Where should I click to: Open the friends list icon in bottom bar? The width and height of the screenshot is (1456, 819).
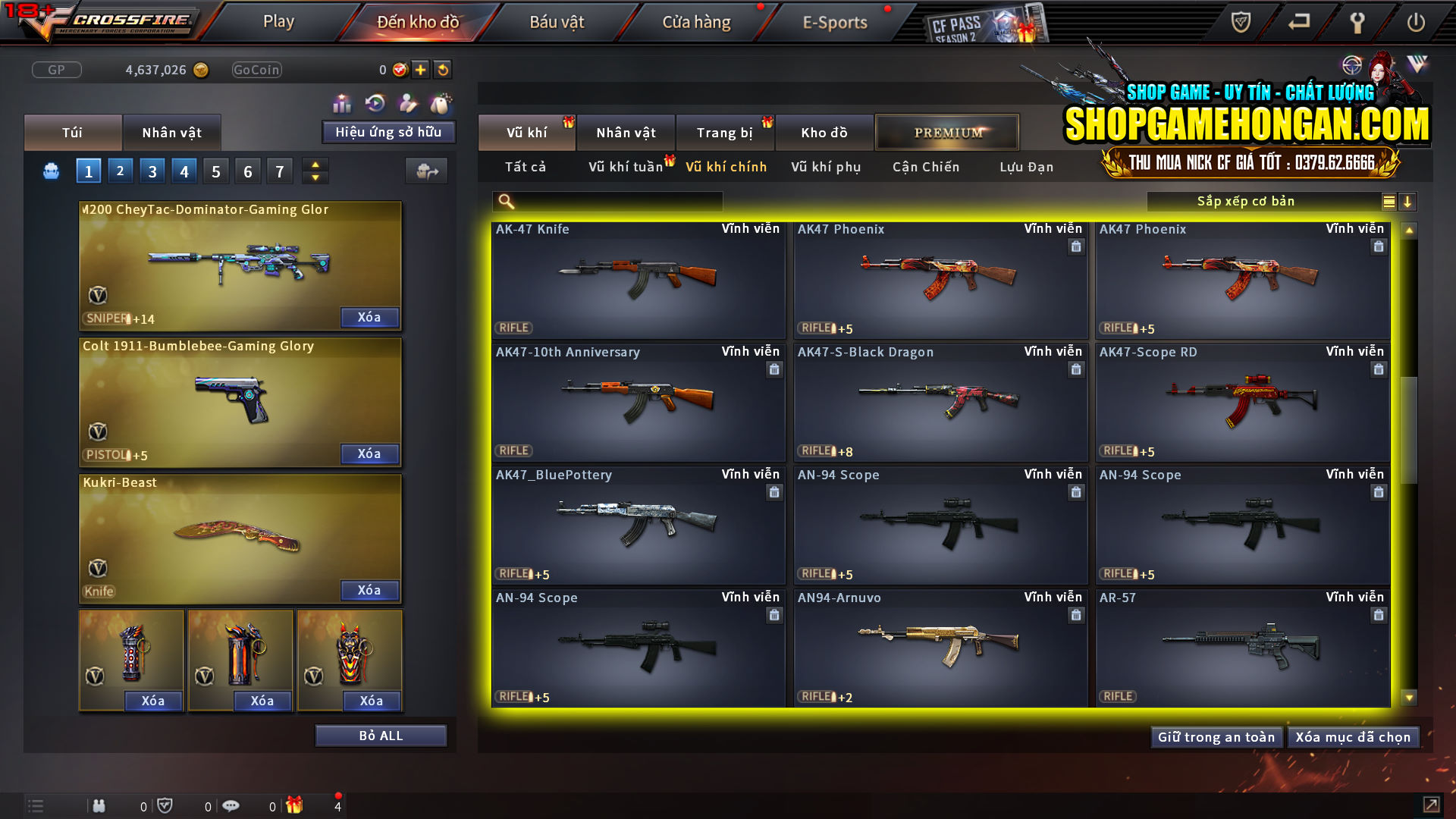pos(99,805)
